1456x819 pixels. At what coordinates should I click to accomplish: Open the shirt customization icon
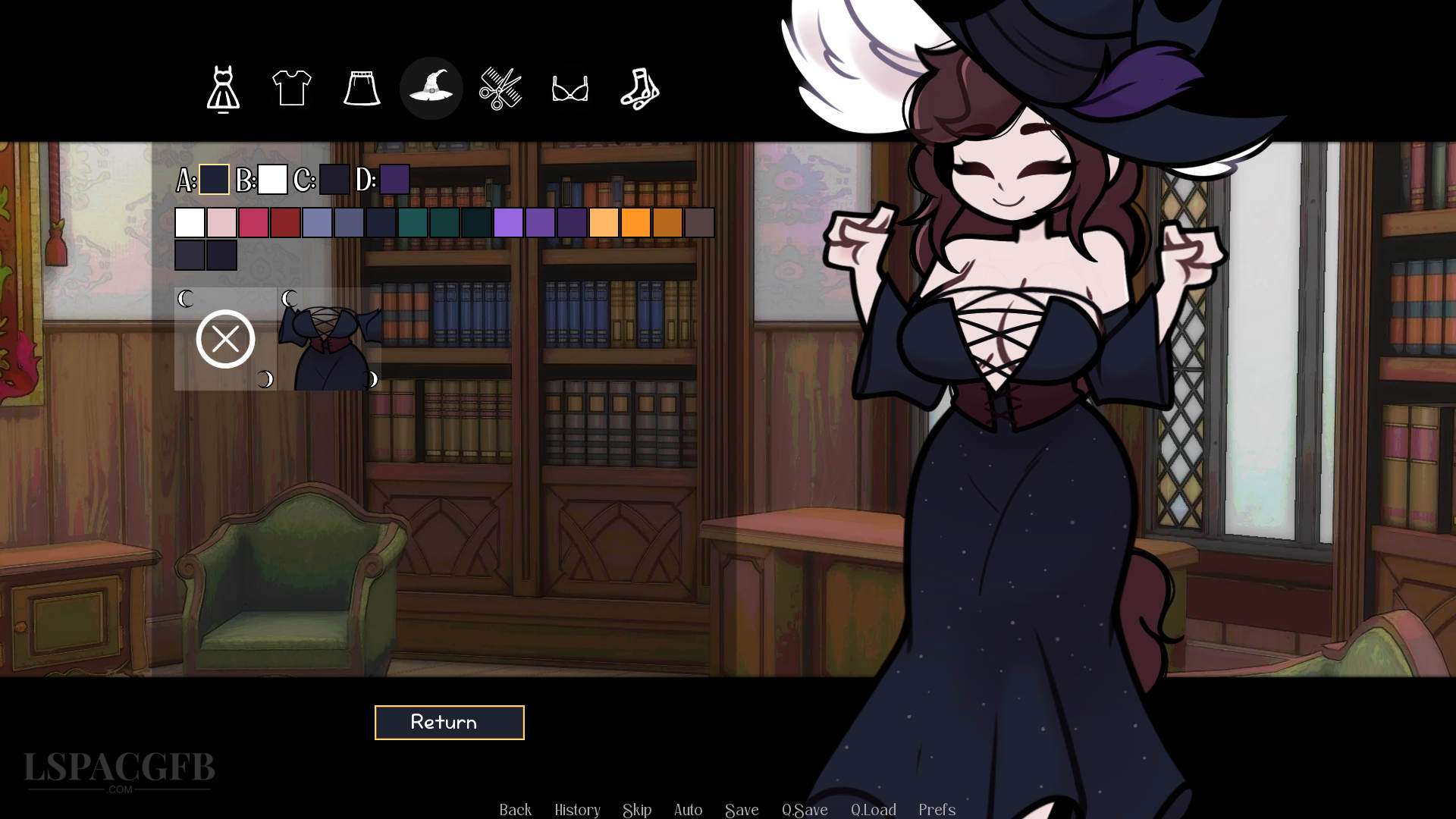(291, 88)
